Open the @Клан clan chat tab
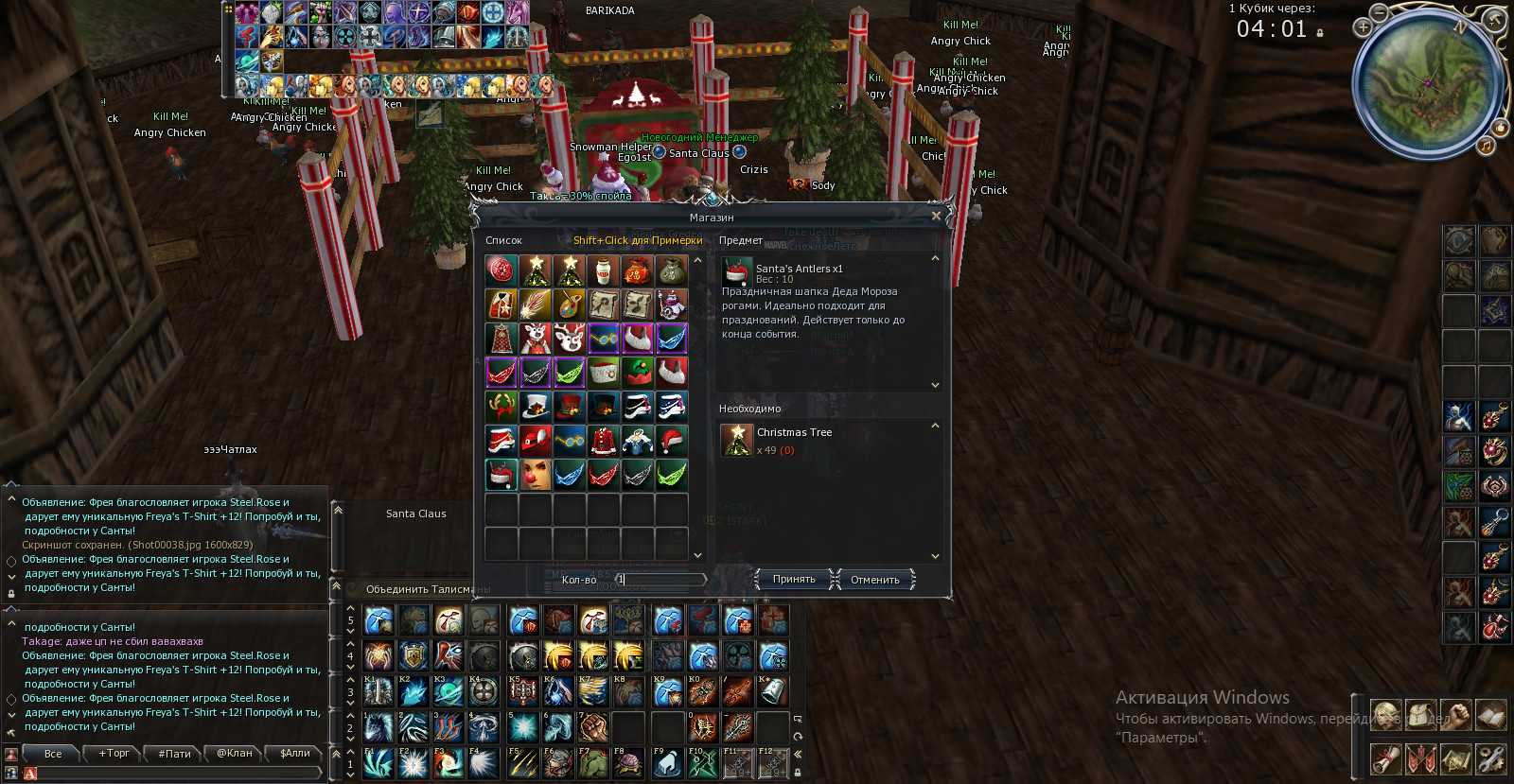 (x=235, y=754)
